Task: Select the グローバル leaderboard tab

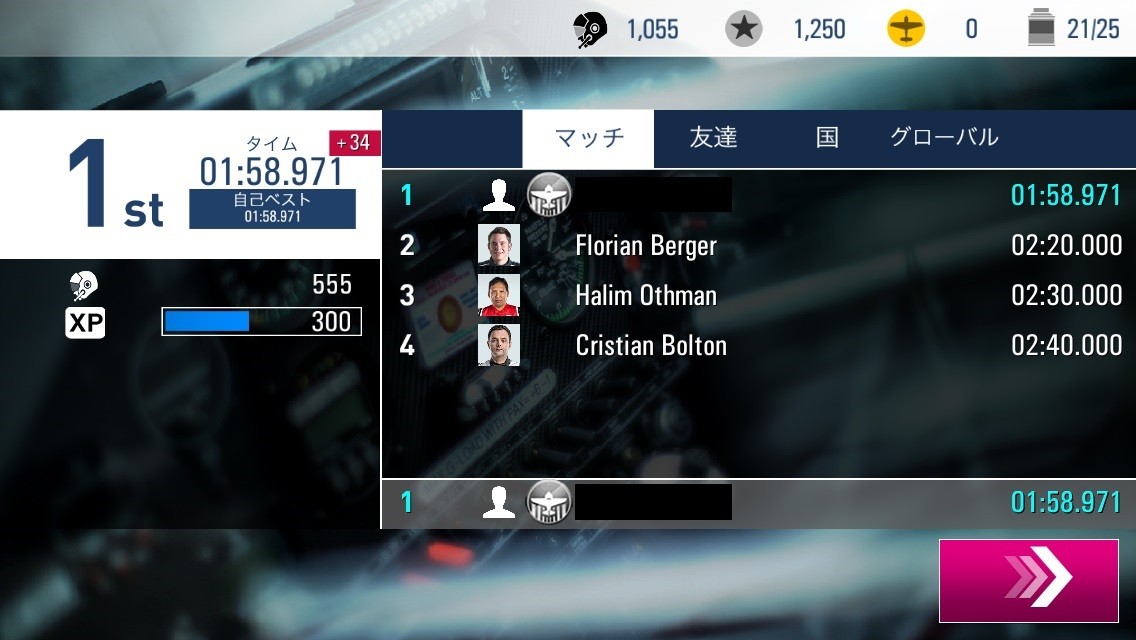Action: pos(943,138)
